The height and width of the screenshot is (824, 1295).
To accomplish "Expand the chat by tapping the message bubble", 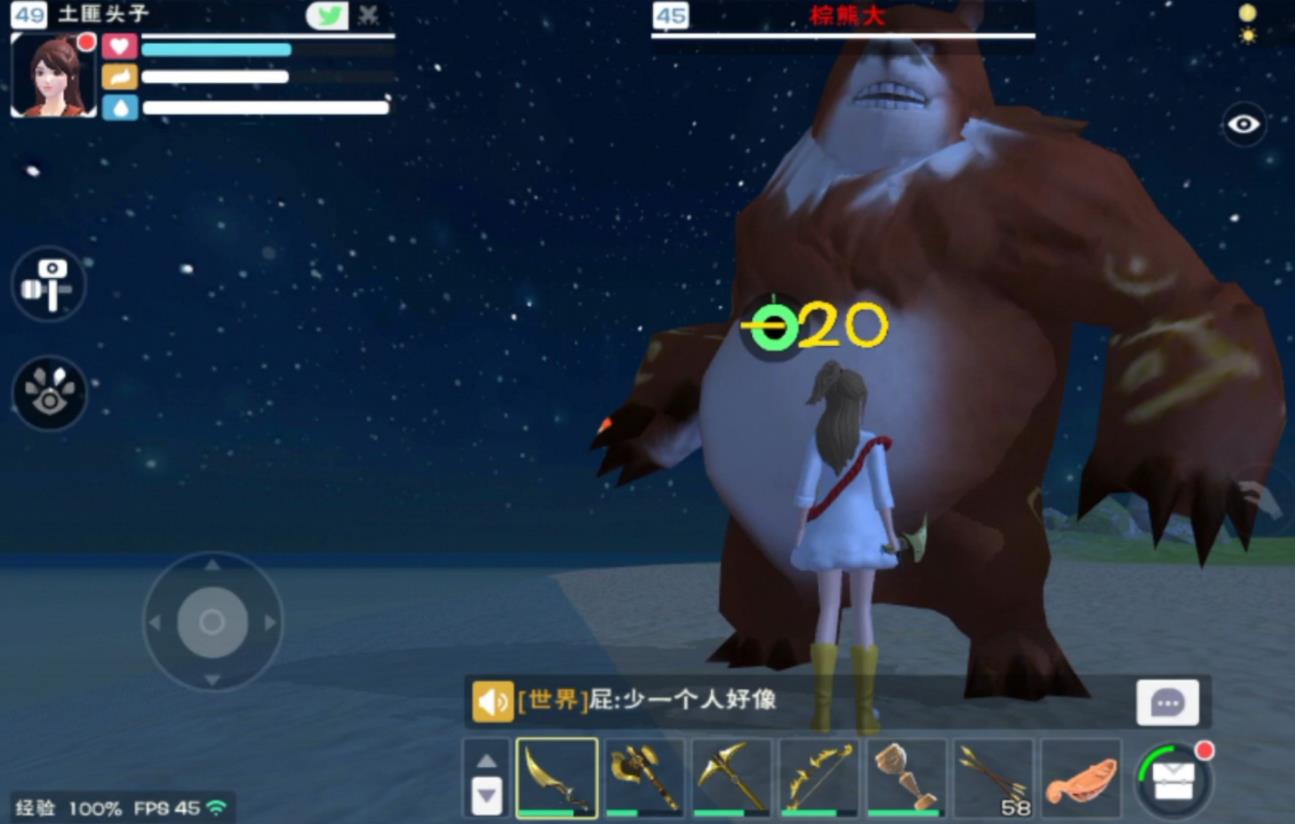I will pos(1168,701).
